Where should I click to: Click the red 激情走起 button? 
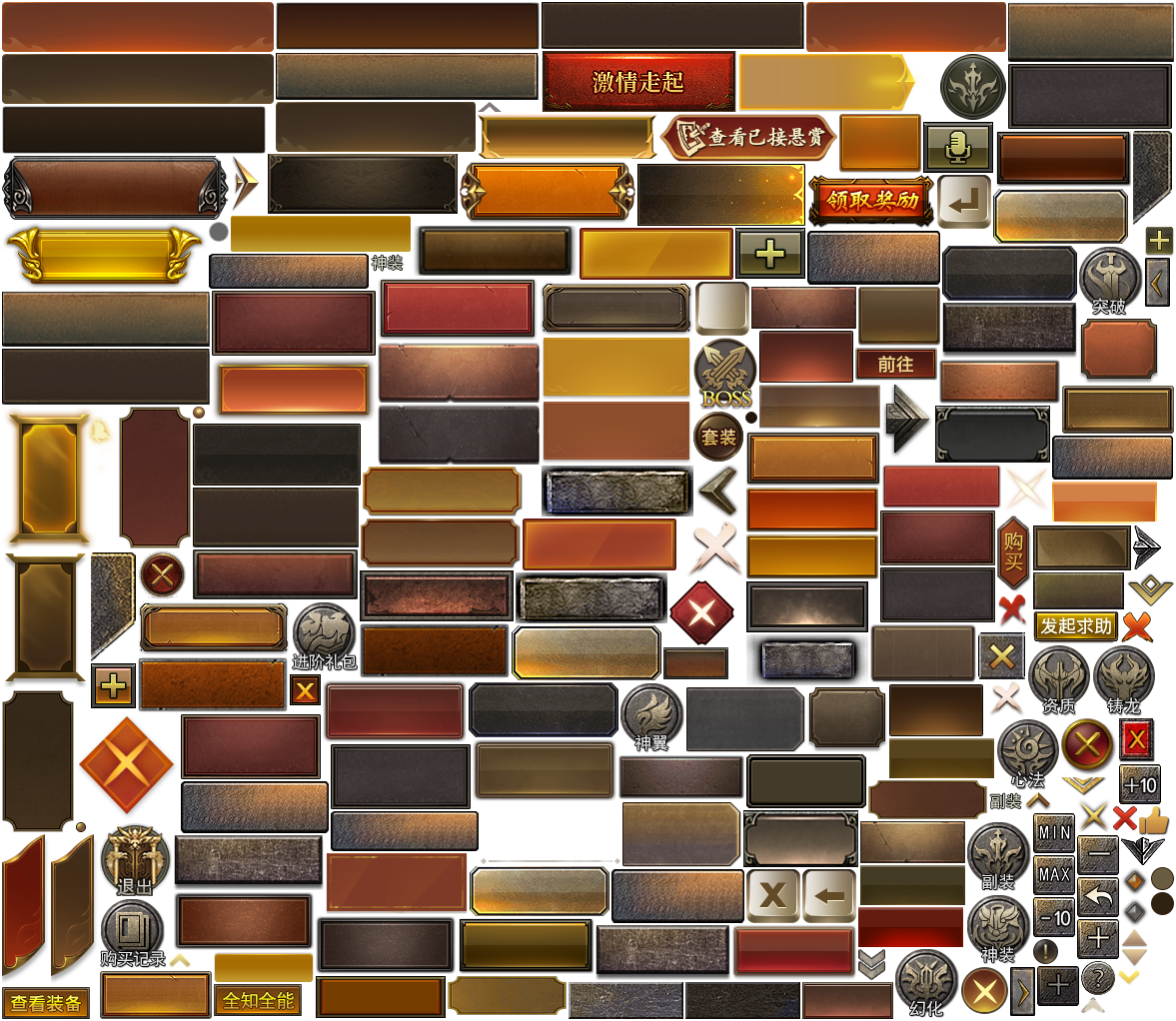coord(638,82)
